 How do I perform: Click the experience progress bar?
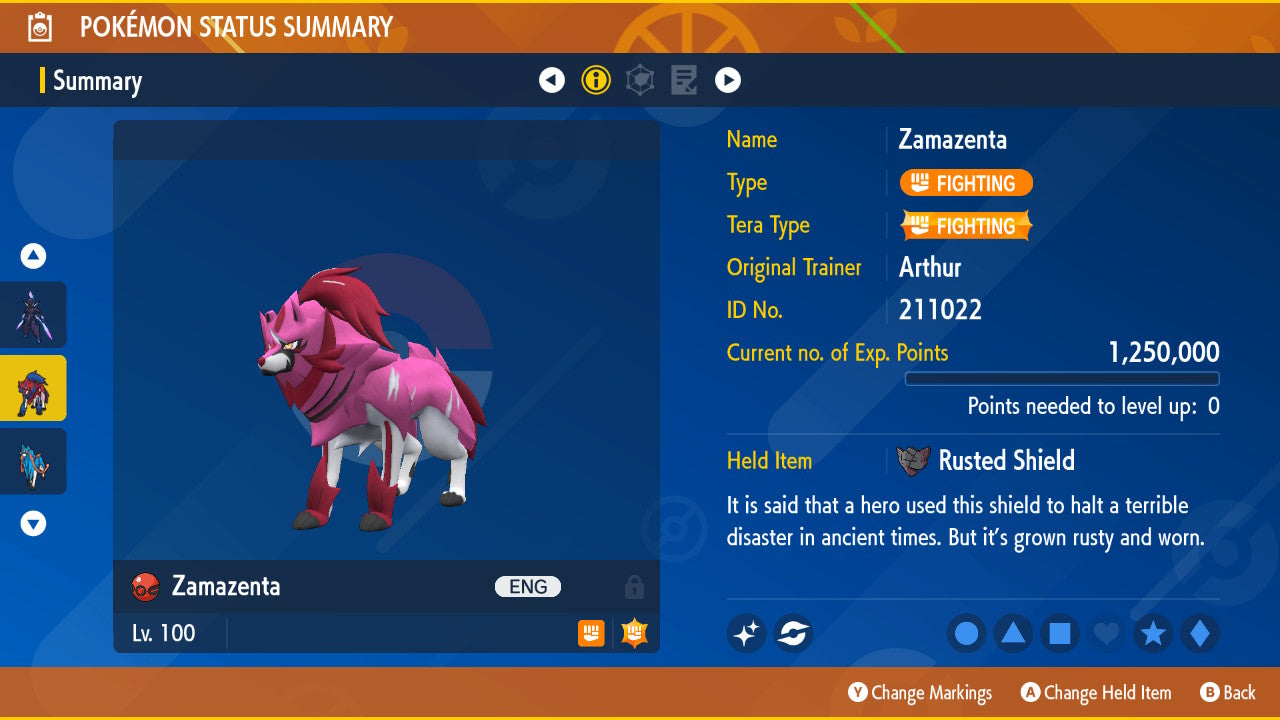click(x=1063, y=379)
